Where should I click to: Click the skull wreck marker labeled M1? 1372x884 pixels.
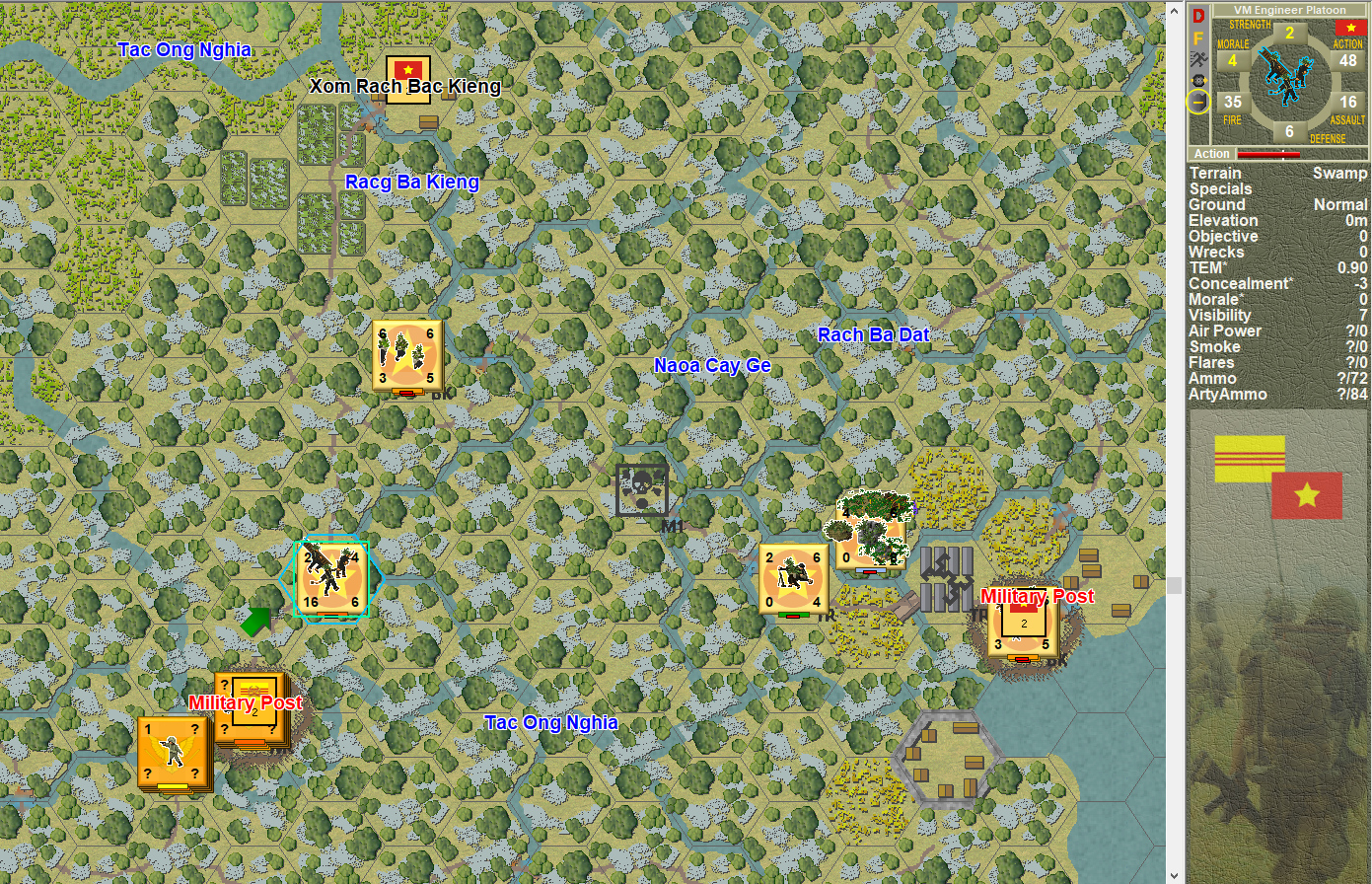641,488
